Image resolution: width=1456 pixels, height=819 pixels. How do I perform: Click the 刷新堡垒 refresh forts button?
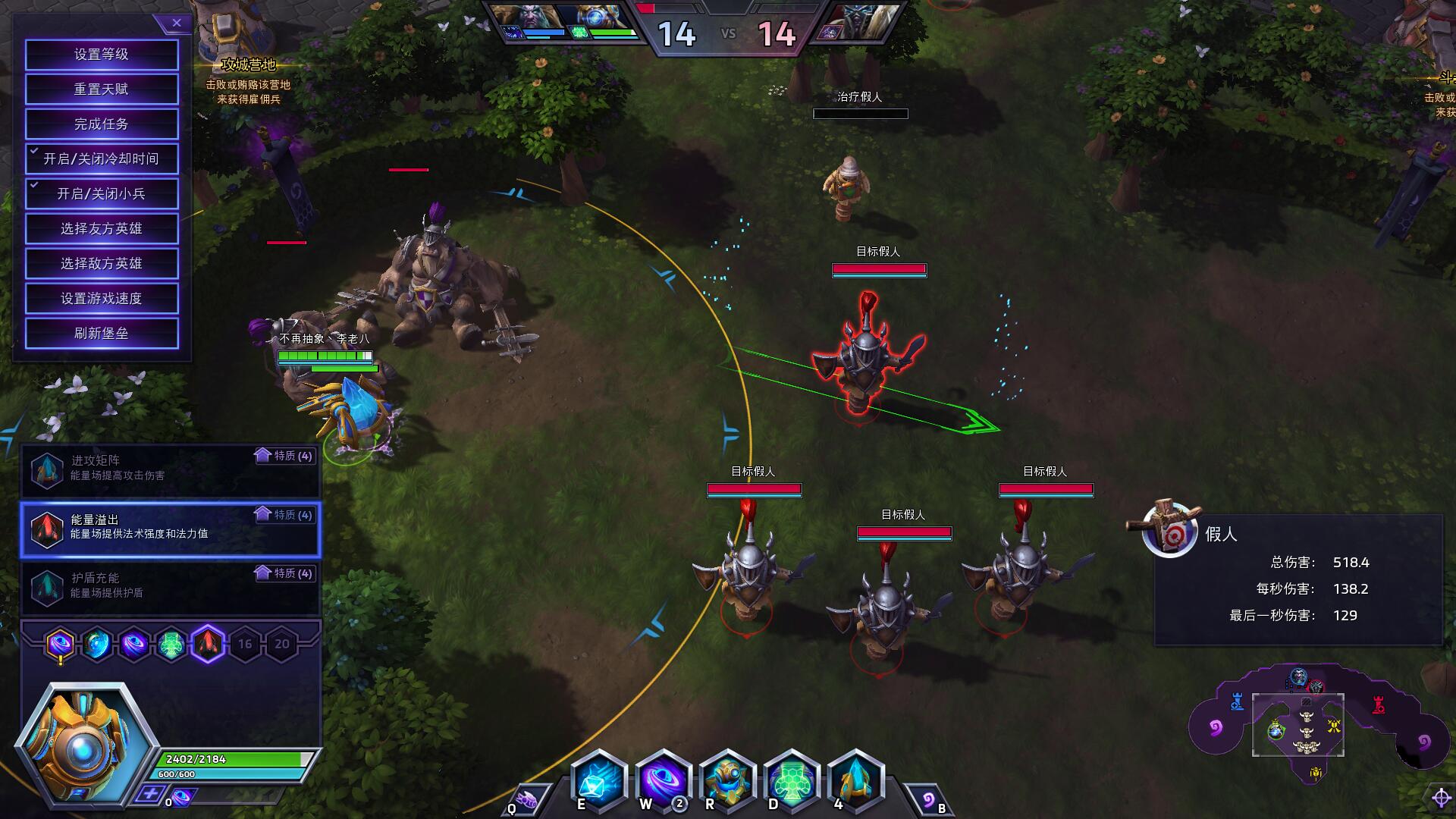coord(102,334)
